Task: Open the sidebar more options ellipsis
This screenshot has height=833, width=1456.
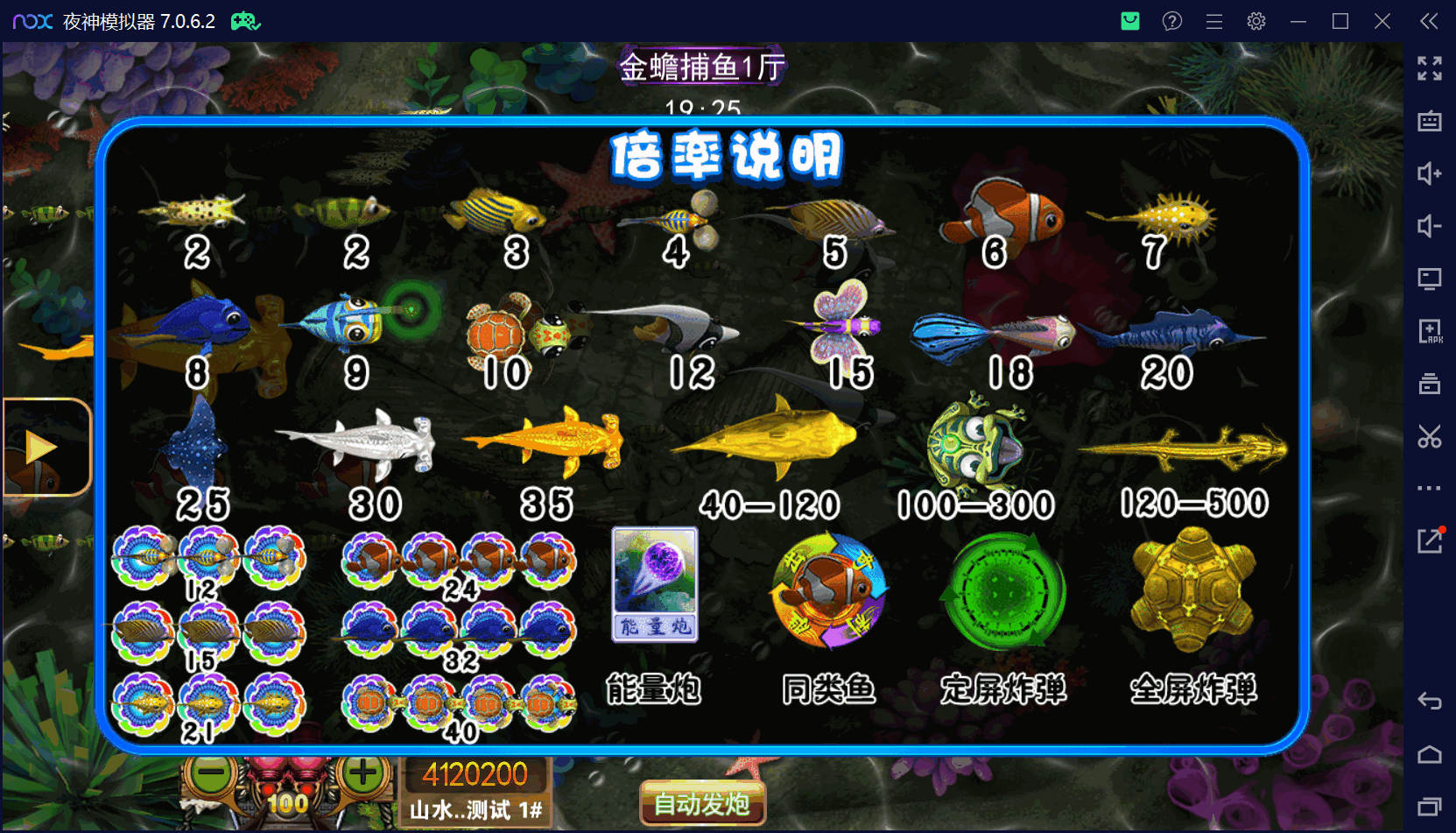Action: (x=1431, y=488)
